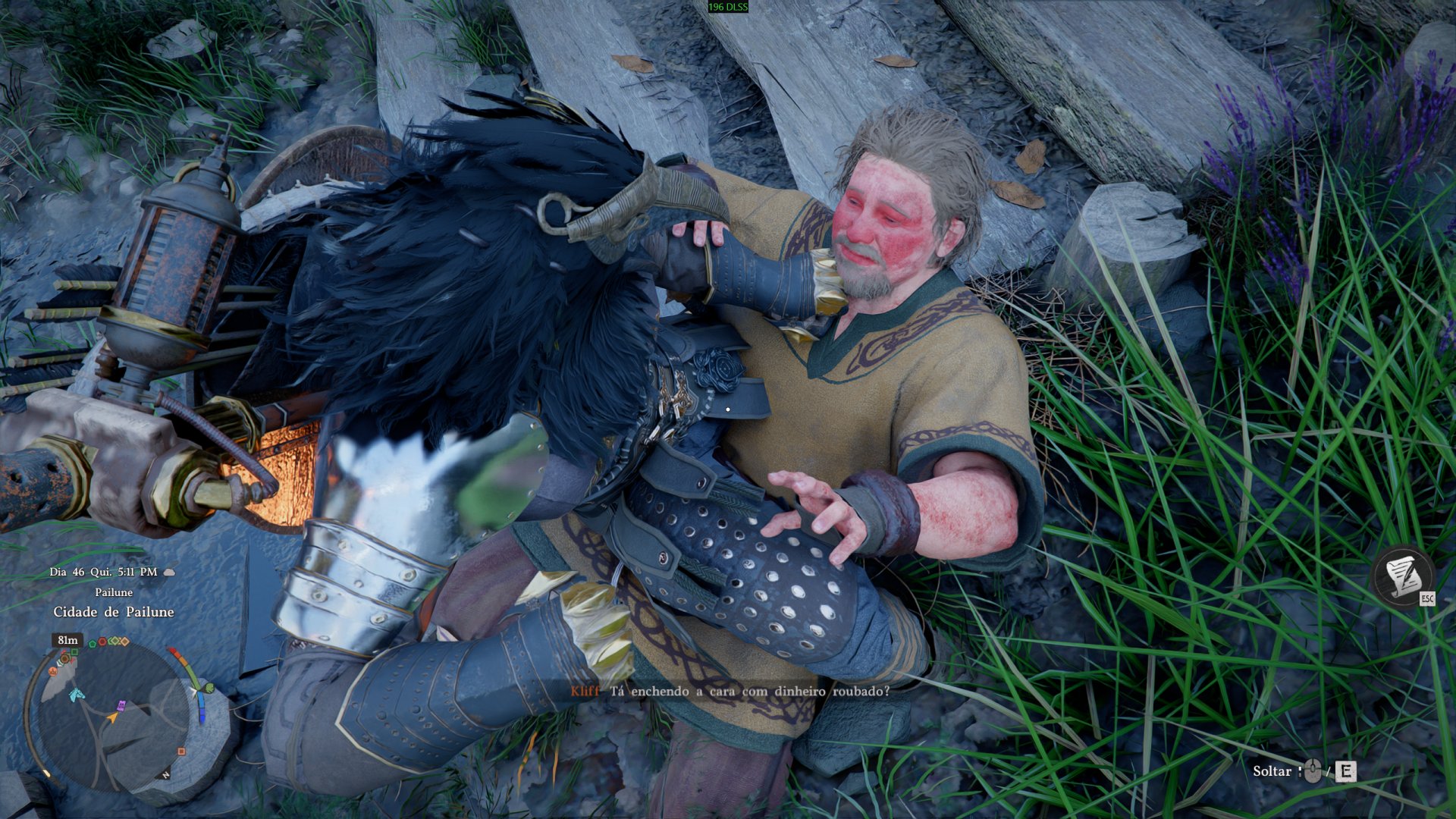Click the orange square marker on minimap edge
Viewport: 1456px width, 819px height.
point(181,752)
